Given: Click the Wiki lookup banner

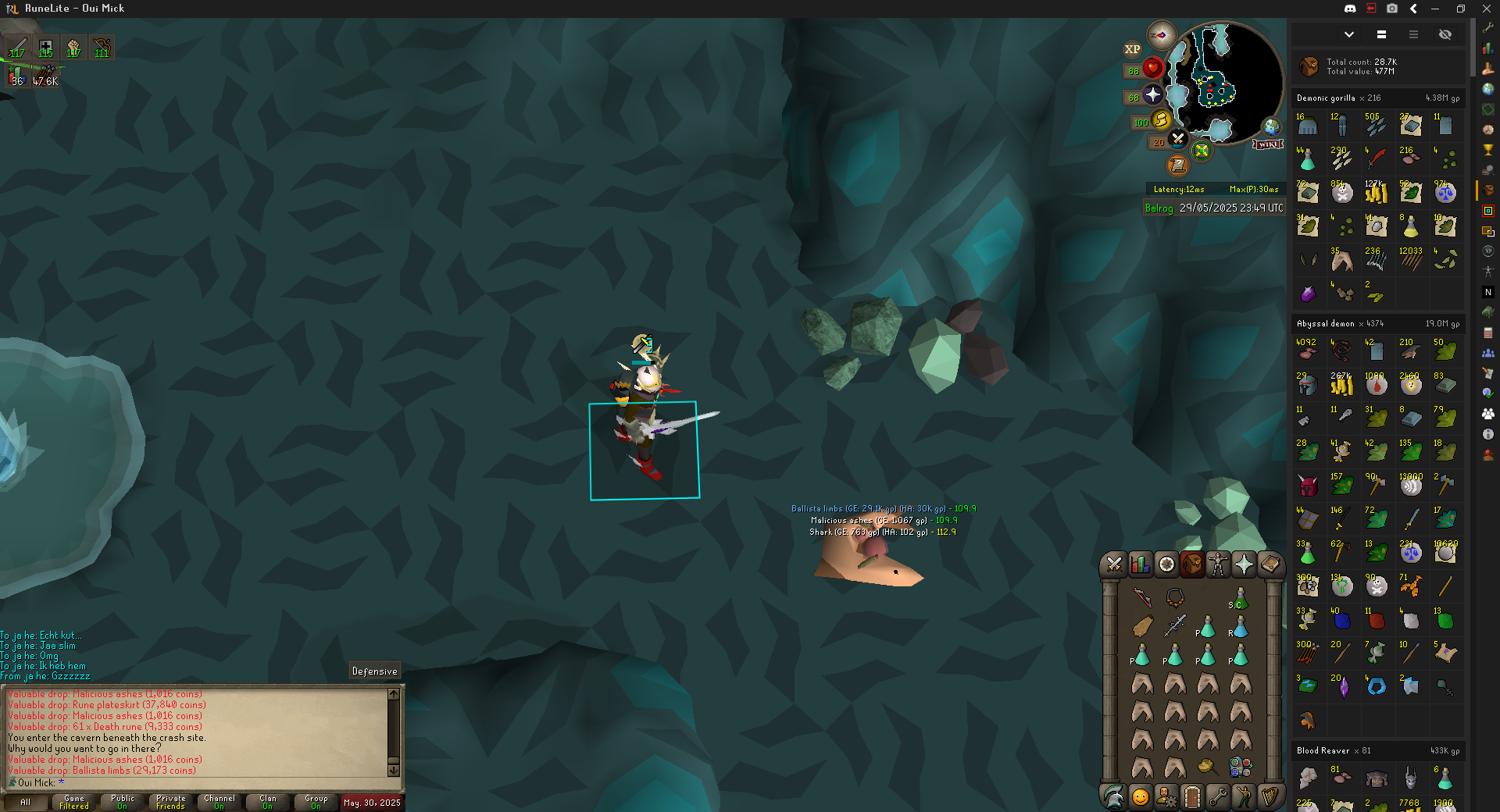Looking at the screenshot, I should pos(1268,144).
